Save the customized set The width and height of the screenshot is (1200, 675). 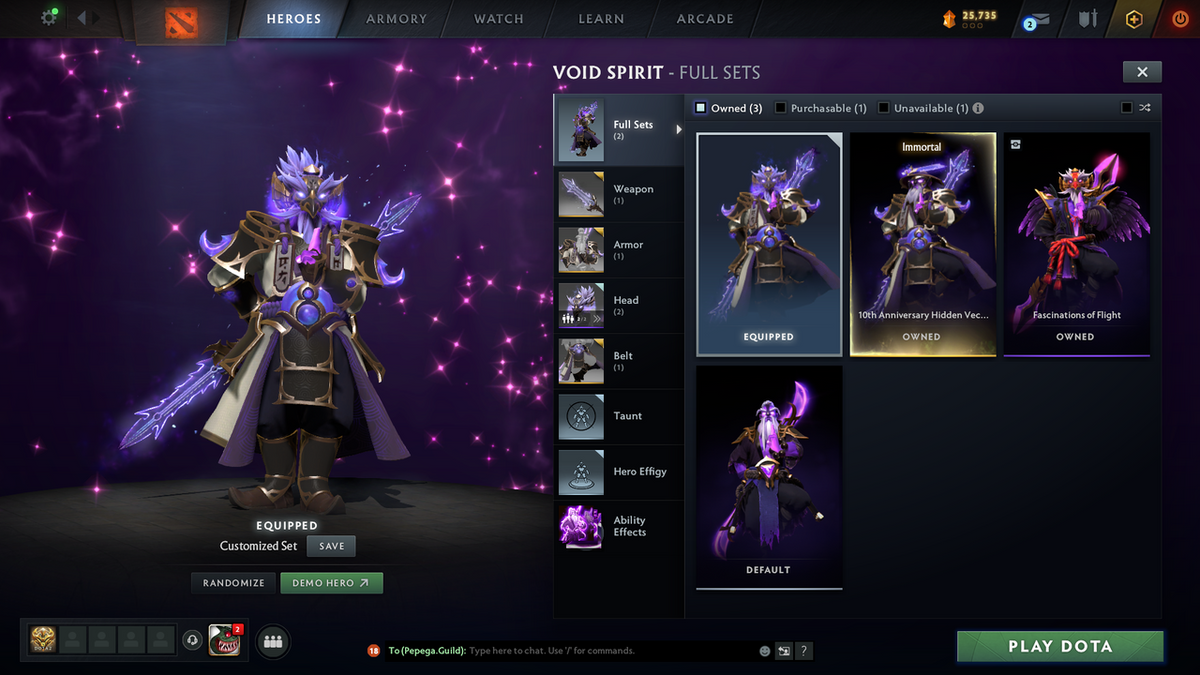(x=331, y=546)
